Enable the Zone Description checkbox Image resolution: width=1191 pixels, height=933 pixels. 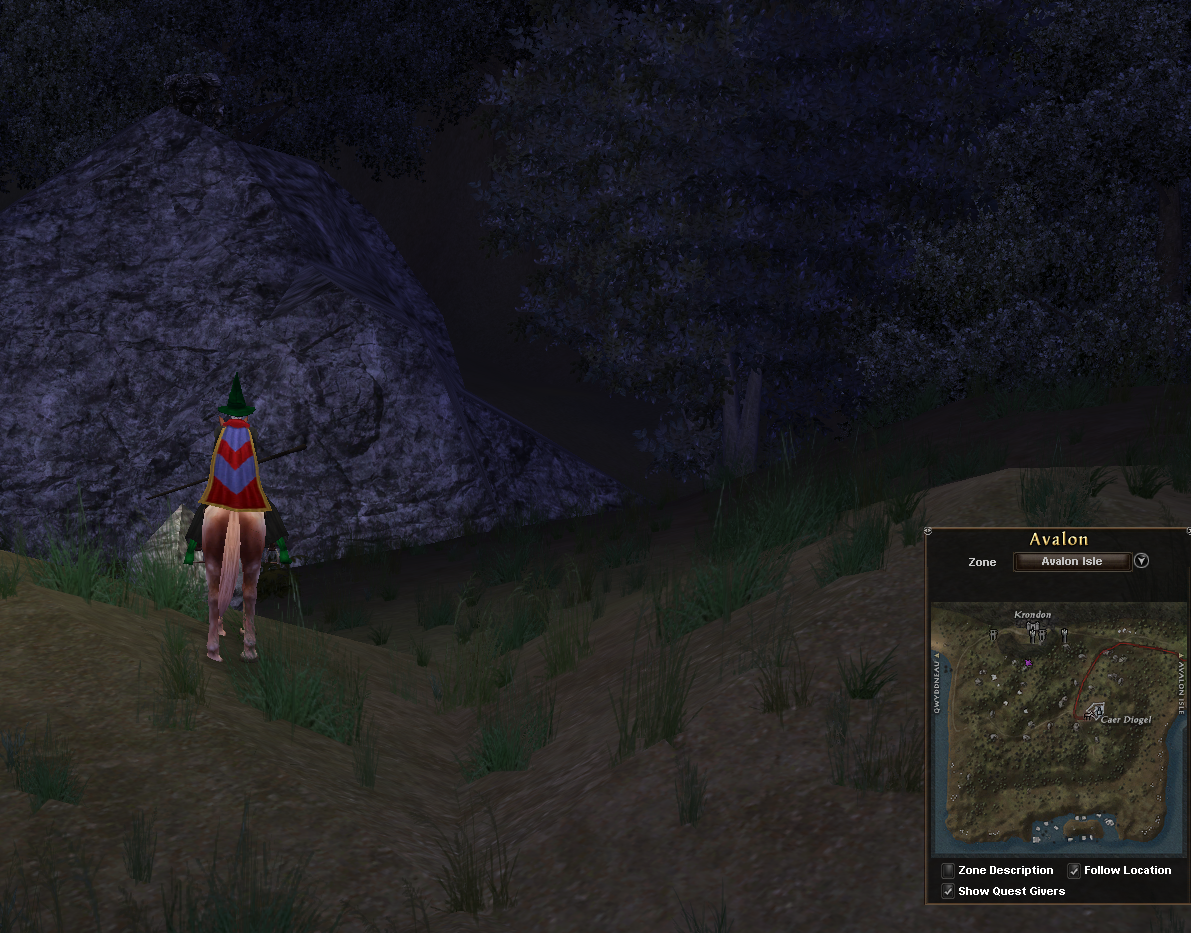pos(948,871)
